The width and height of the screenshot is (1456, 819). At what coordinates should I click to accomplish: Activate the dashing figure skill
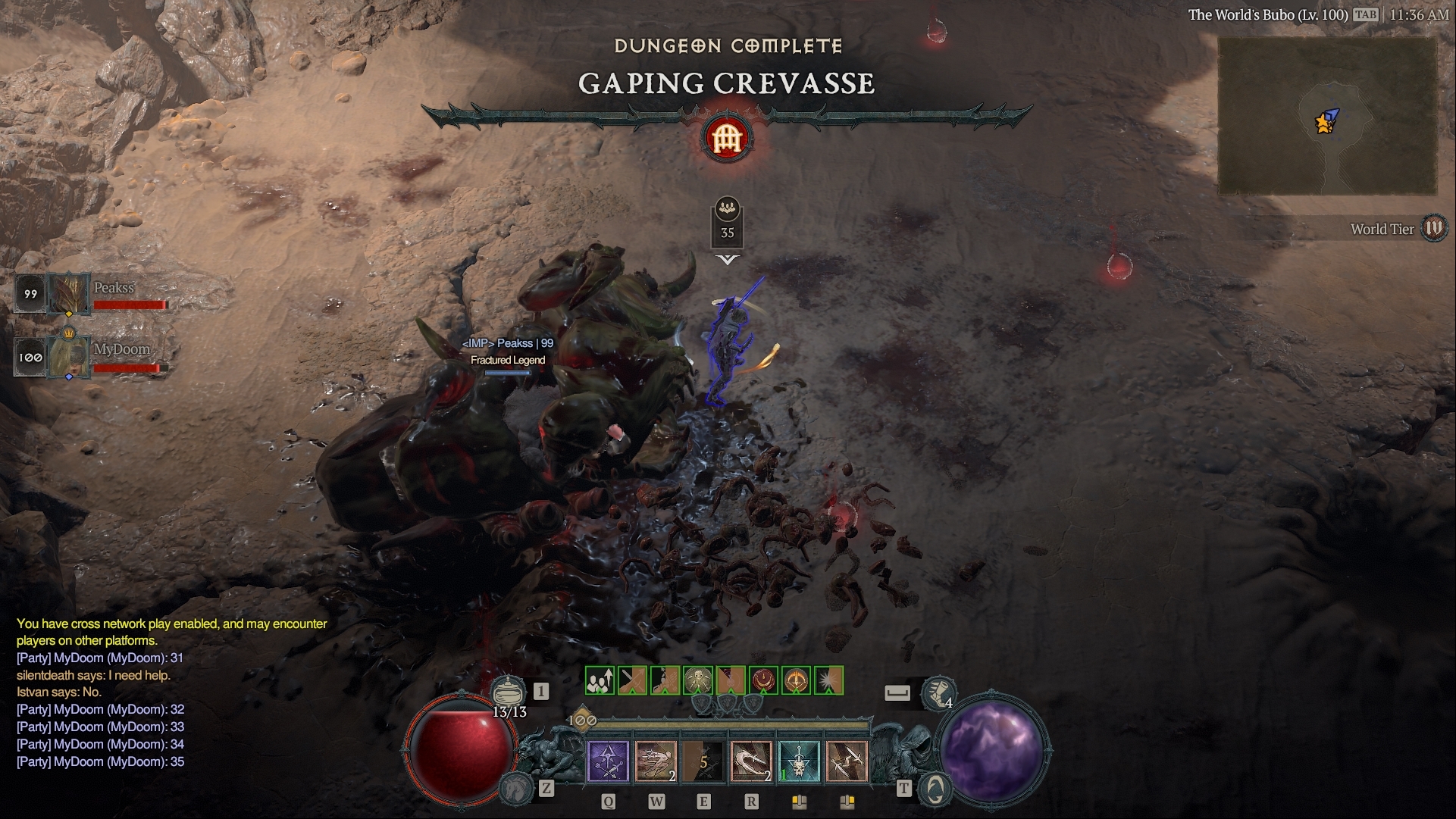point(655,761)
